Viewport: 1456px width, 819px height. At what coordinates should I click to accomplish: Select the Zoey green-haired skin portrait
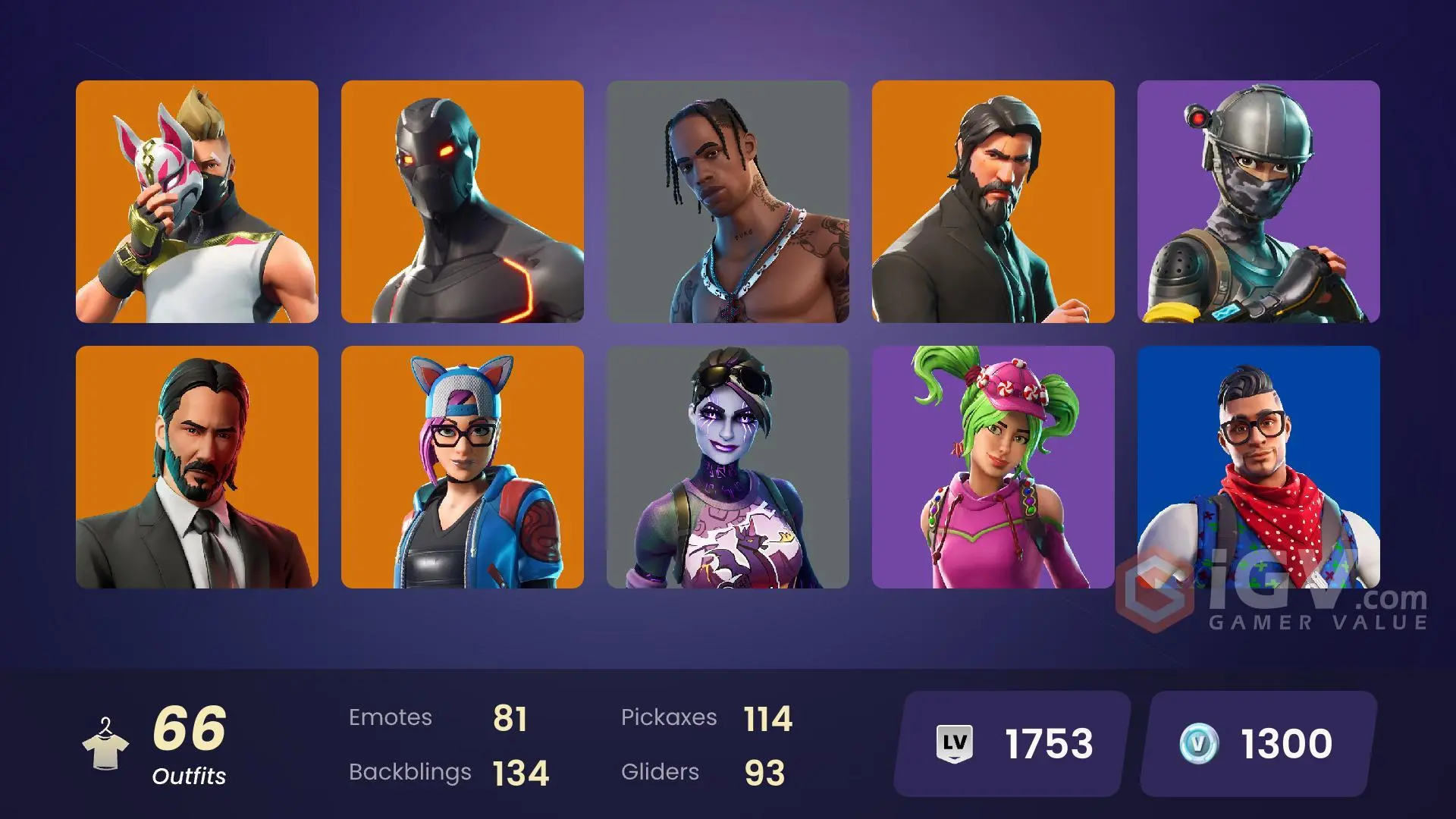coord(993,470)
